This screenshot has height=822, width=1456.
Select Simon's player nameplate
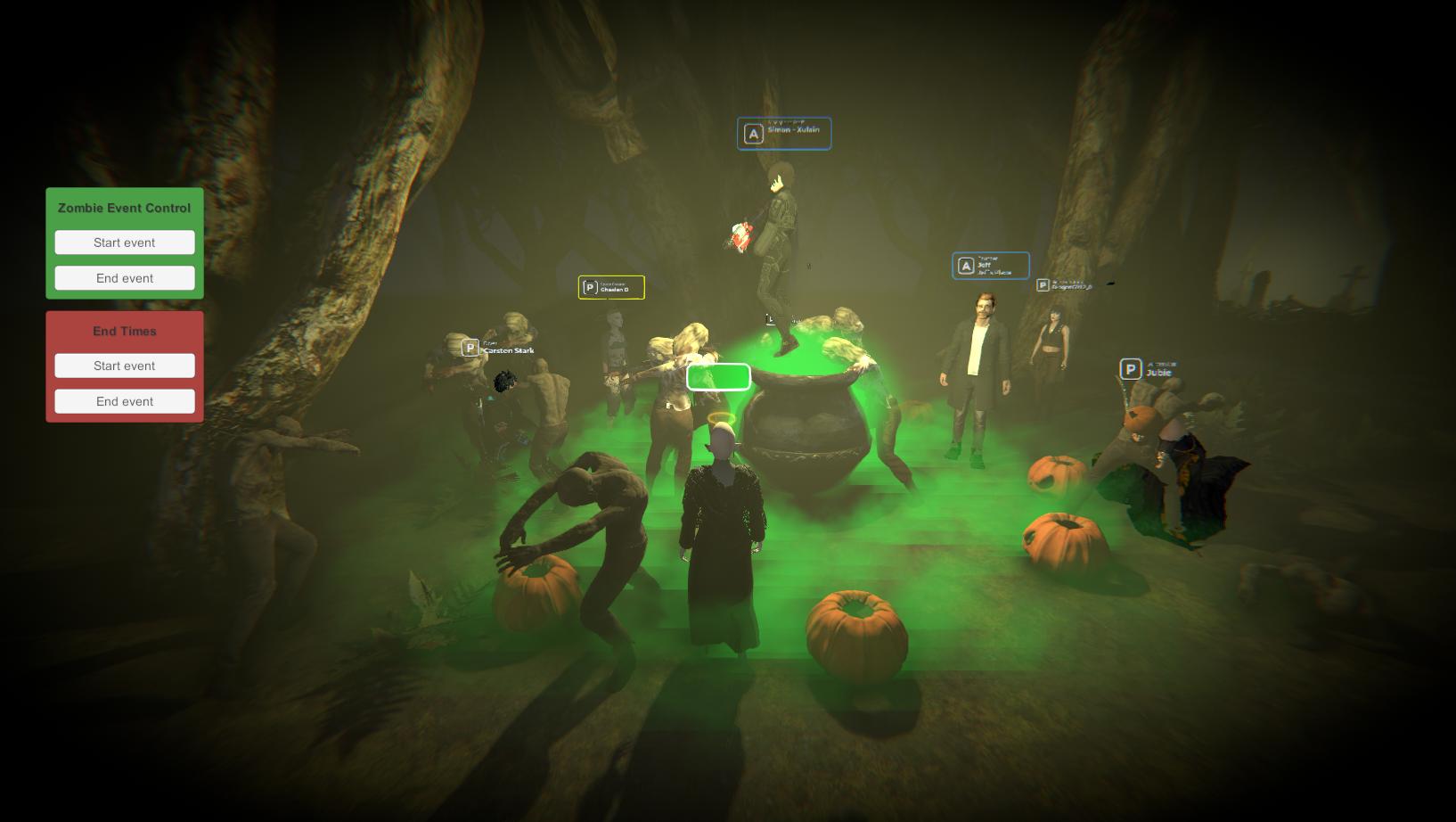click(x=784, y=134)
